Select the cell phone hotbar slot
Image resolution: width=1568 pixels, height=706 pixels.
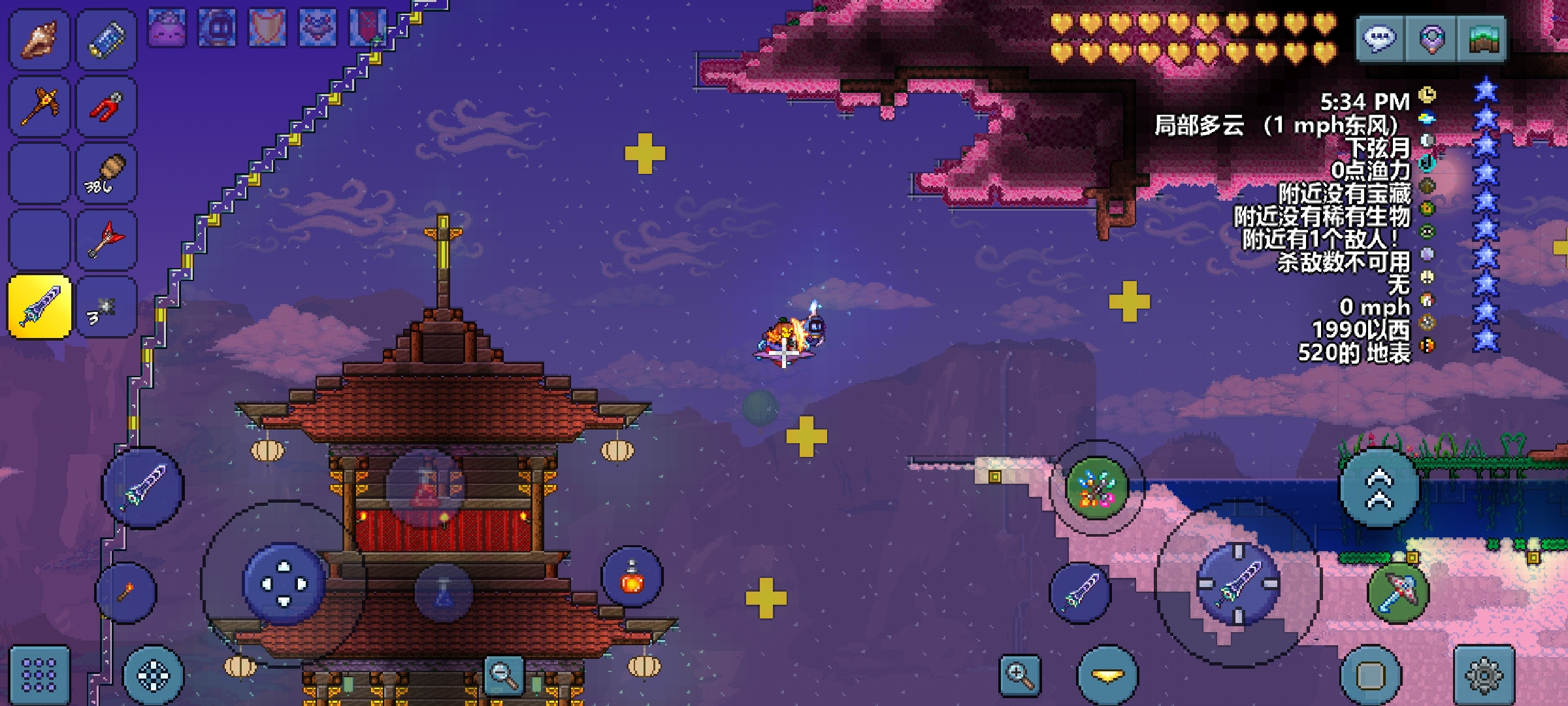coord(106,39)
